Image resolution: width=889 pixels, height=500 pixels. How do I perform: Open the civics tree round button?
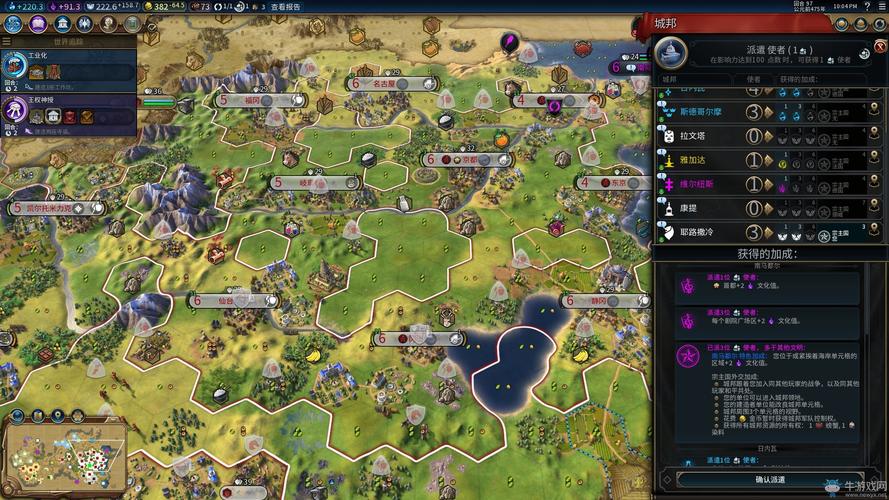pyautogui.click(x=37, y=23)
